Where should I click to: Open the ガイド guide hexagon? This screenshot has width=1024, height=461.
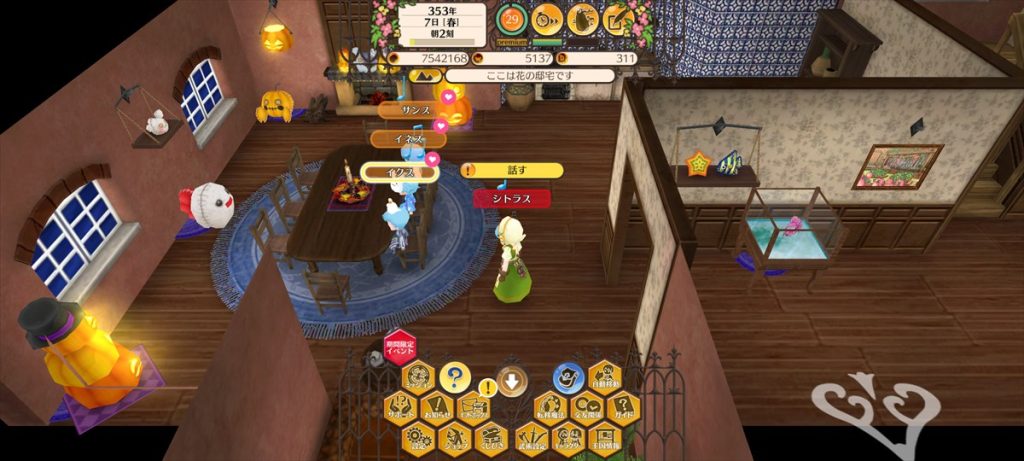(623, 408)
